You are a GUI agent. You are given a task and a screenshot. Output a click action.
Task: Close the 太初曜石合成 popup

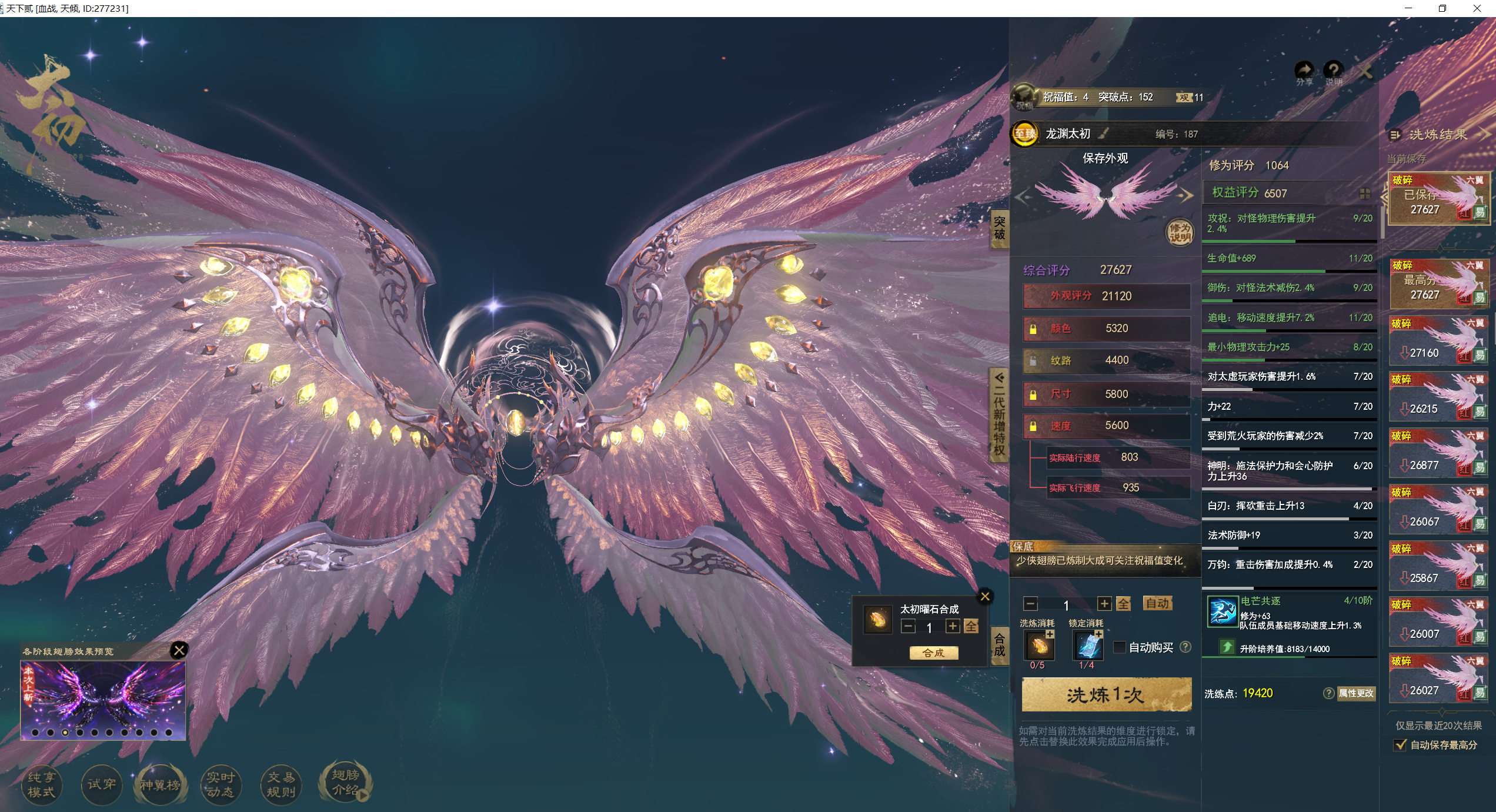985,597
